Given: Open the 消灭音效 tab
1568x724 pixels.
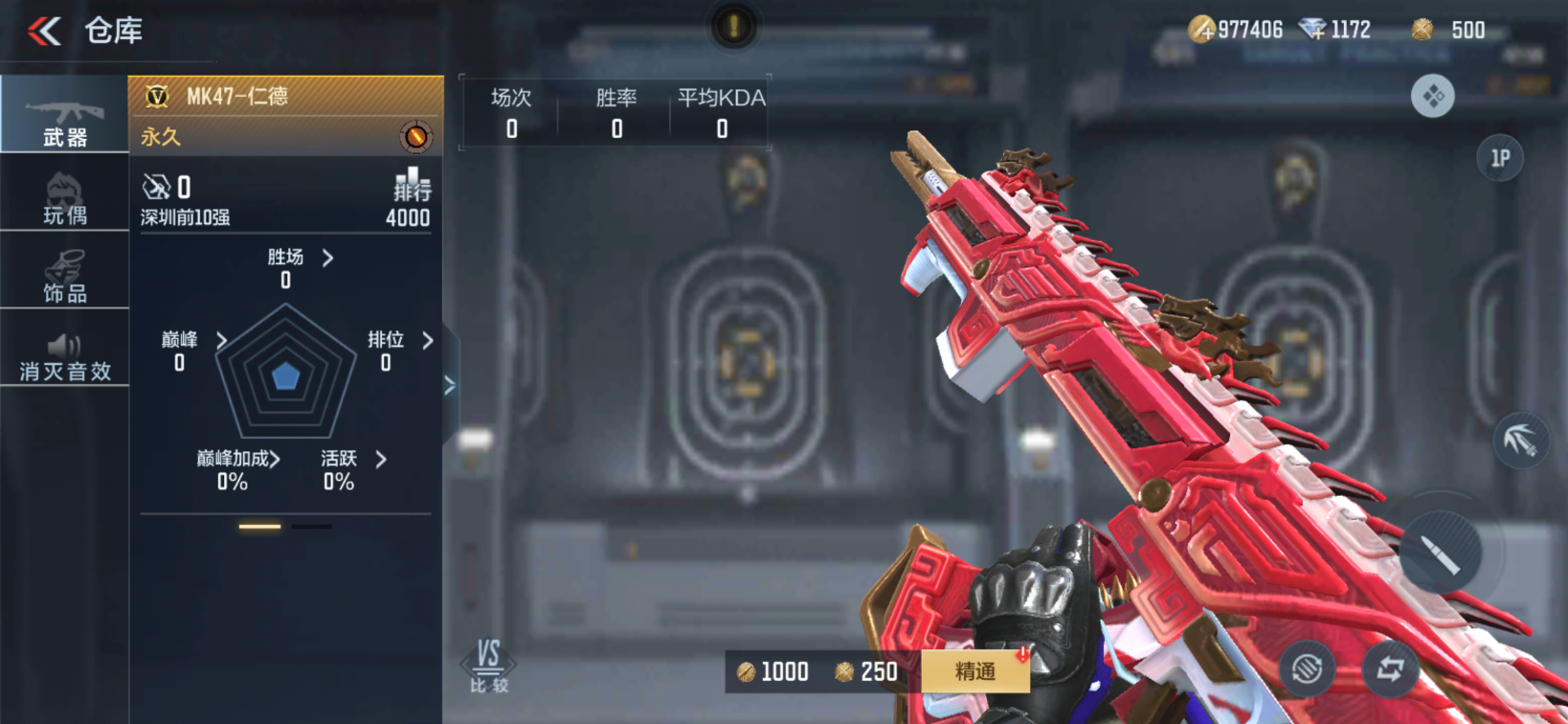Looking at the screenshot, I should [x=64, y=354].
